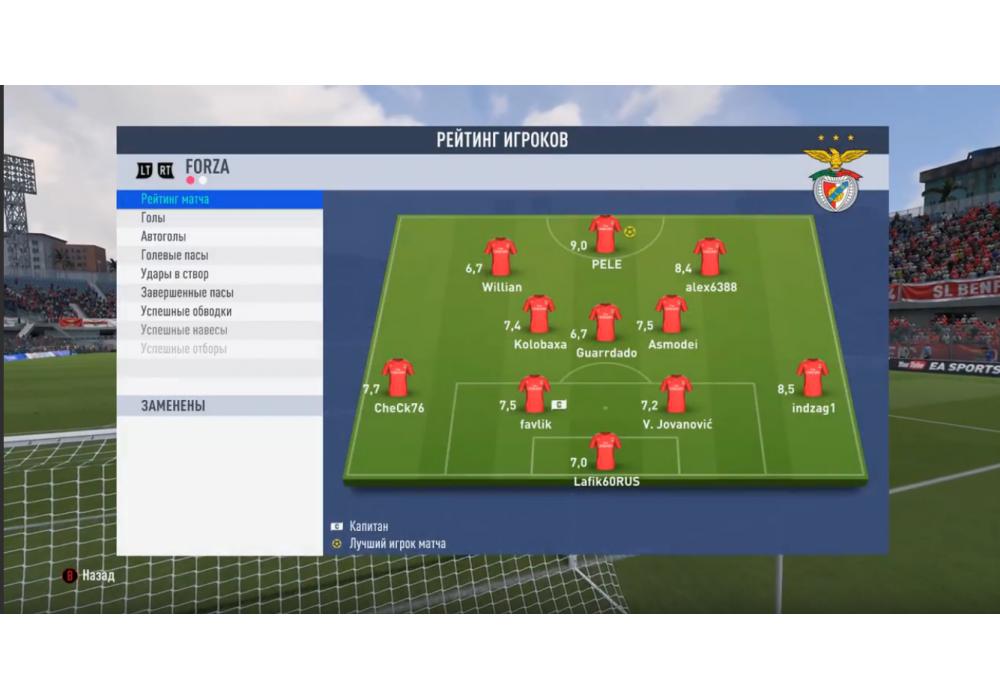Pick indzag1's player shirt
1000x700 pixels.
click(812, 378)
